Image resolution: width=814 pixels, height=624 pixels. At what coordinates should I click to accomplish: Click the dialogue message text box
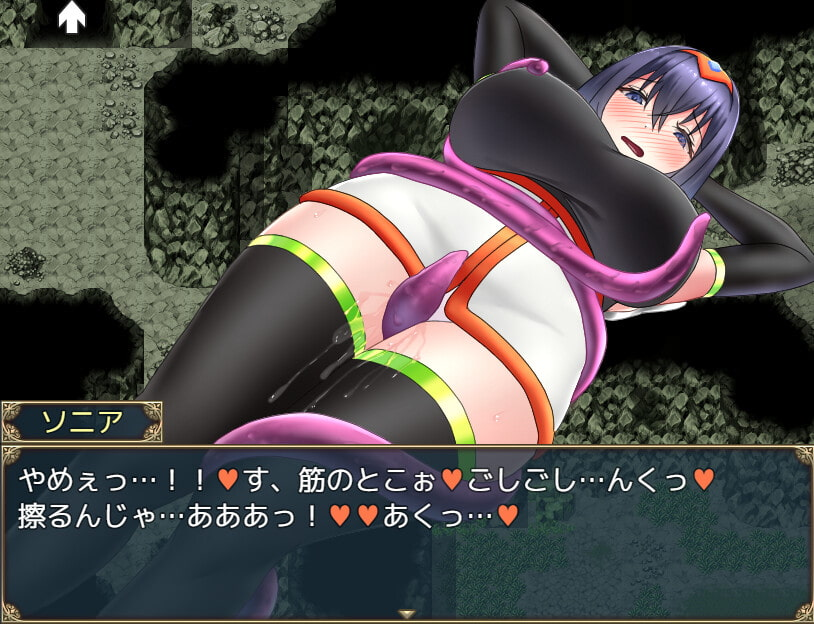tap(406, 530)
